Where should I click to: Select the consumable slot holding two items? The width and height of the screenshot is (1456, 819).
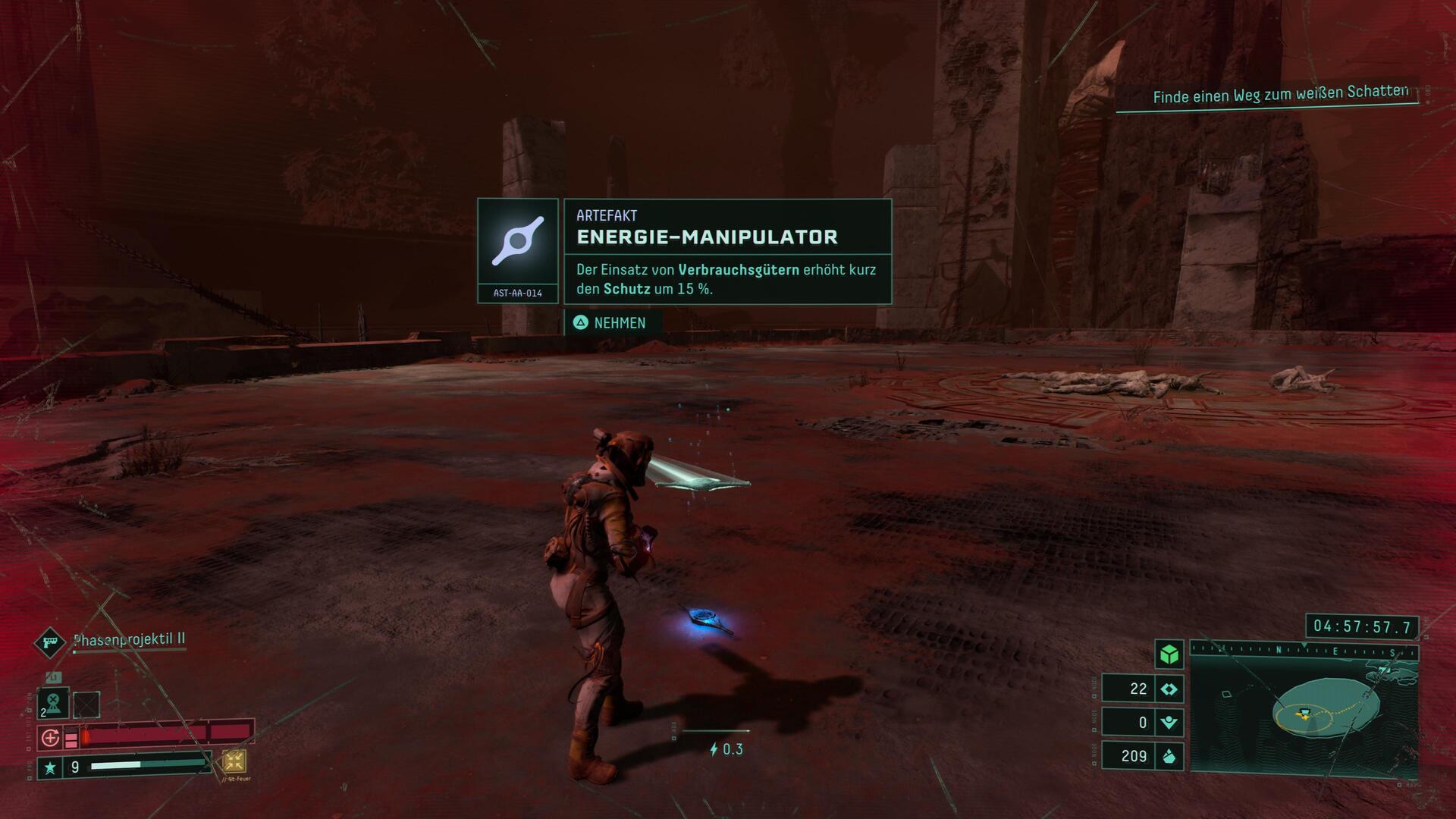click(53, 703)
